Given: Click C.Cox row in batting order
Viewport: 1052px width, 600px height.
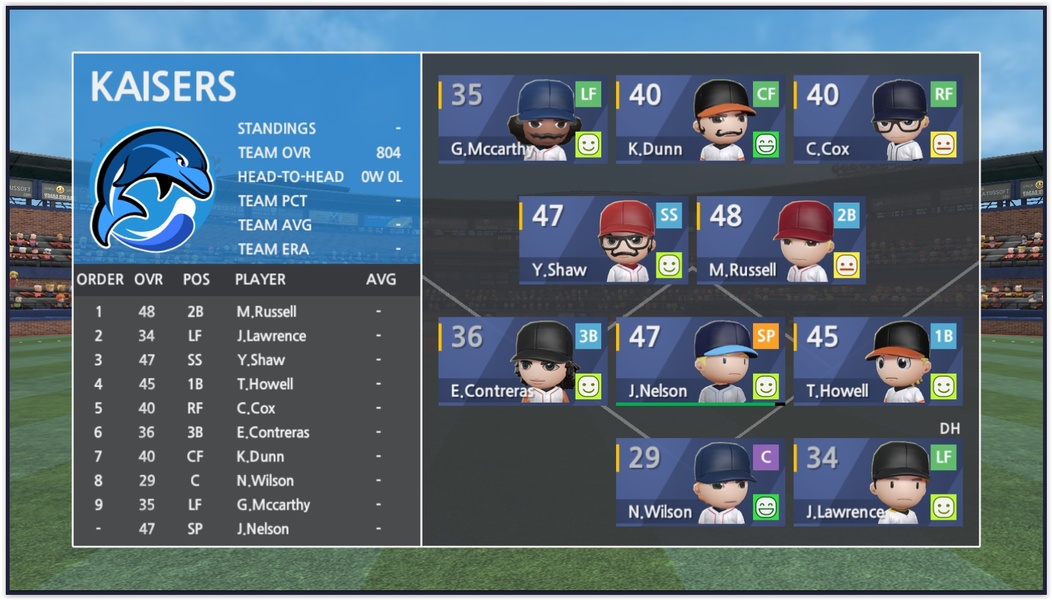Looking at the screenshot, I should pos(246,408).
